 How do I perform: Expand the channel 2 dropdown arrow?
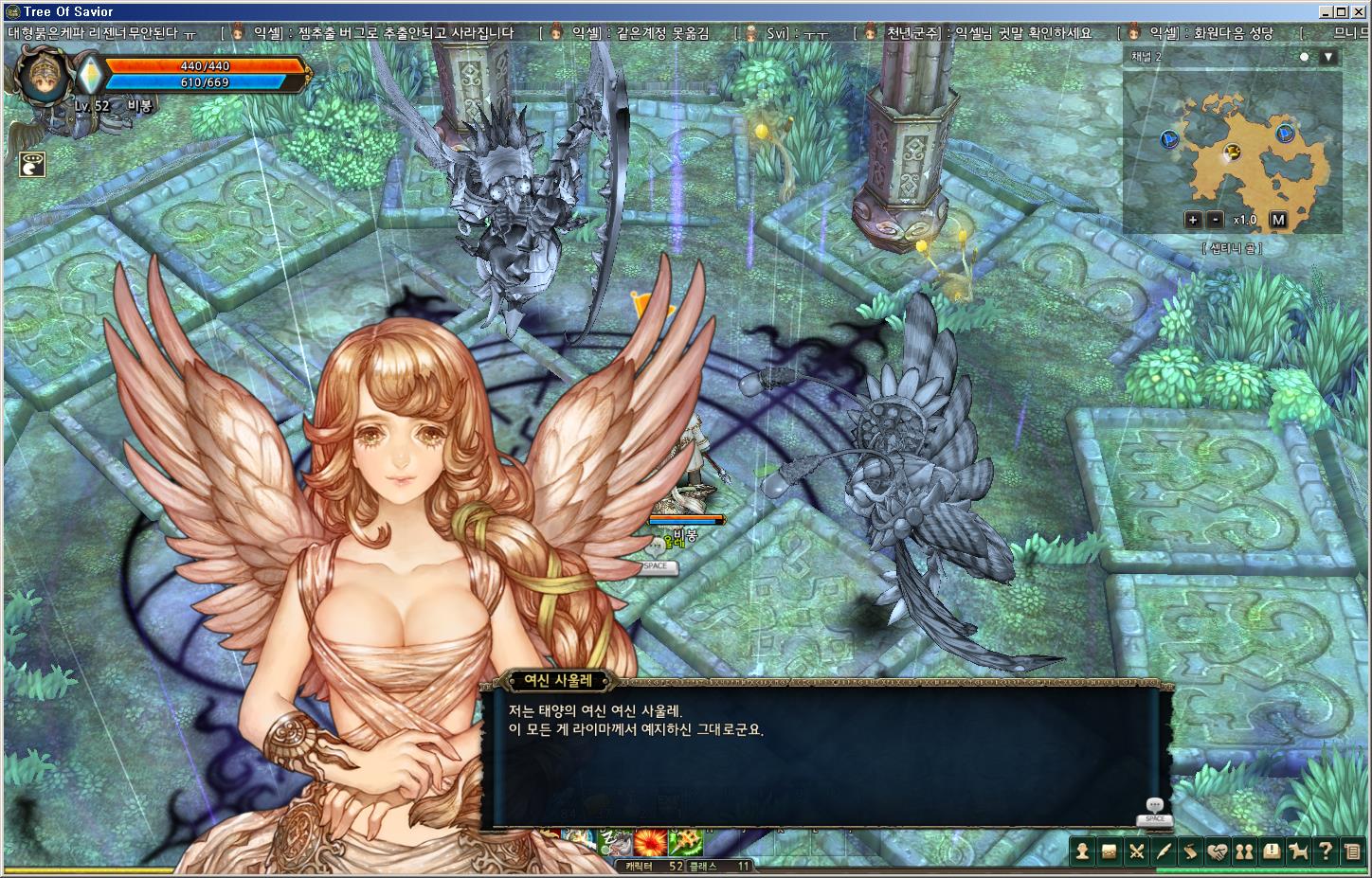(1328, 57)
